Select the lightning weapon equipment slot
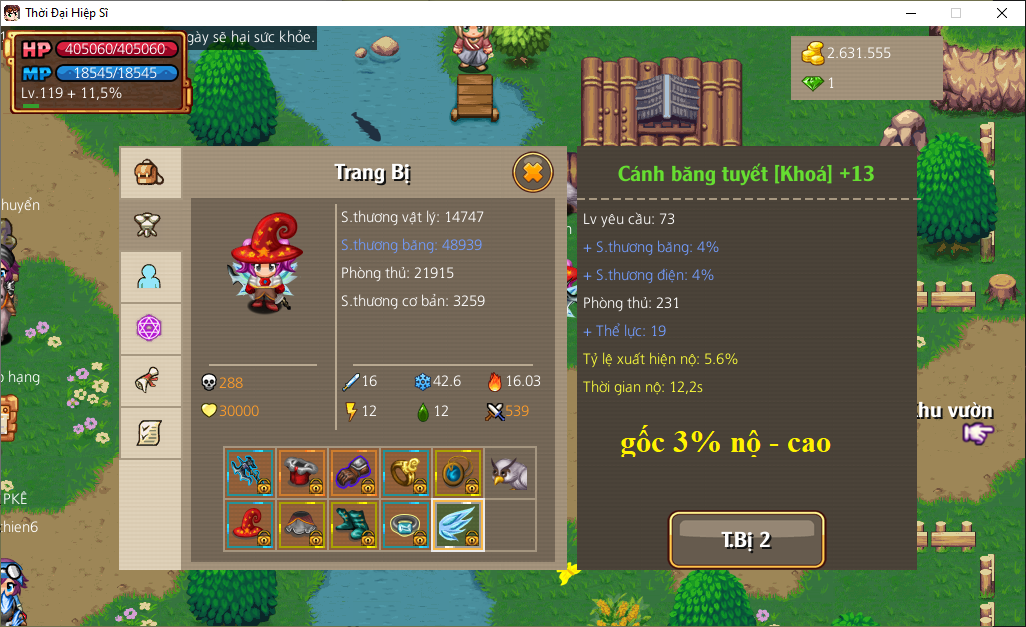This screenshot has width=1026, height=627. click(250, 473)
